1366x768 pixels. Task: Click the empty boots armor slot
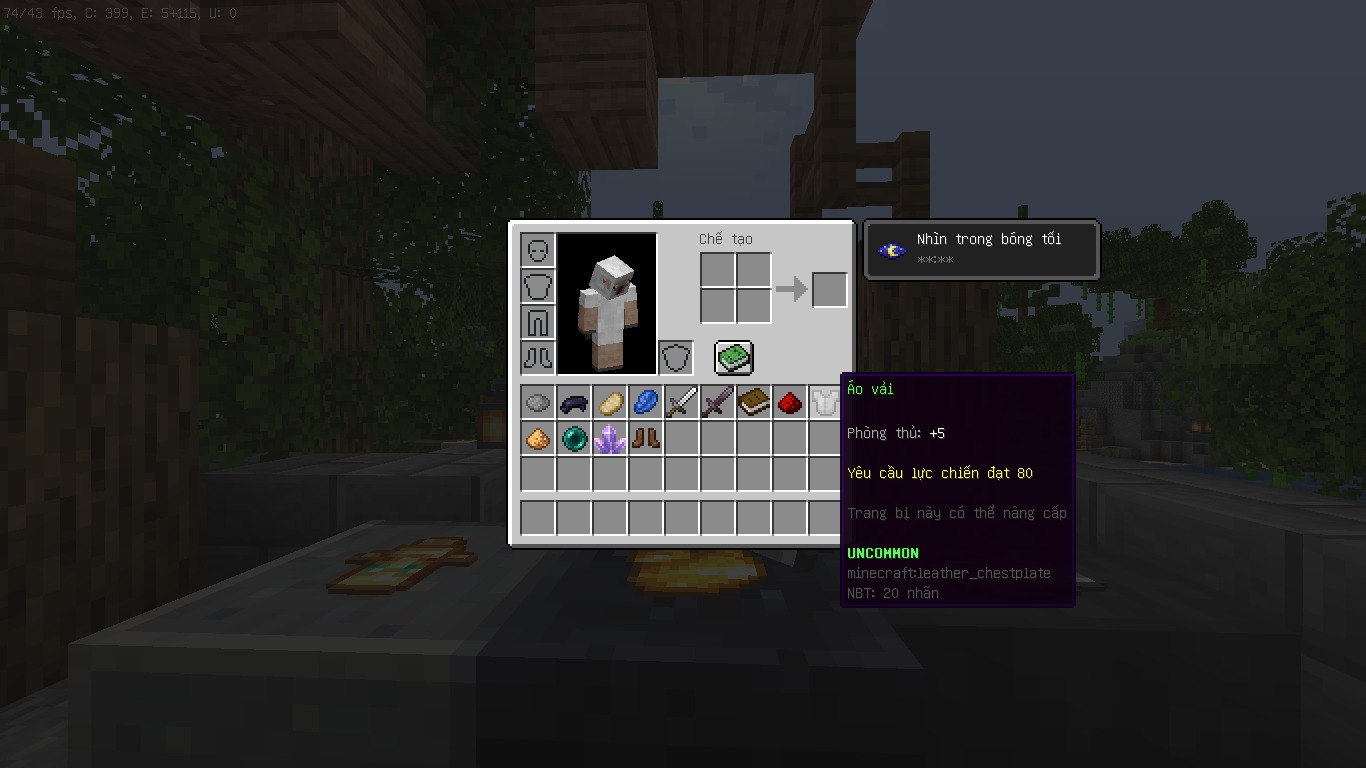(x=538, y=358)
